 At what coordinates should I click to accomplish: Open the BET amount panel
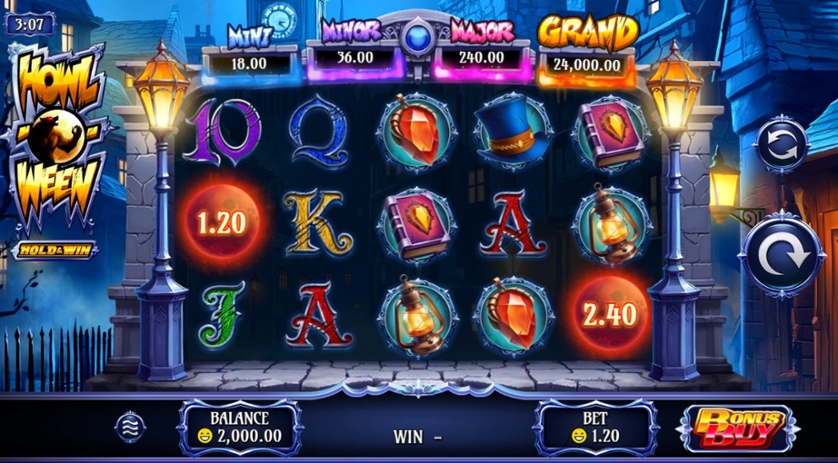[x=596, y=427]
